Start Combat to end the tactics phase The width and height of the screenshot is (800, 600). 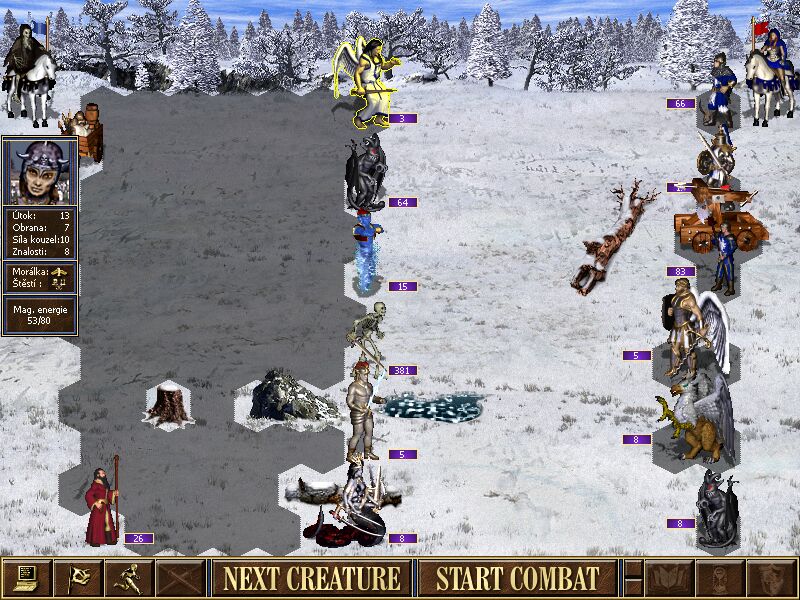[517, 578]
